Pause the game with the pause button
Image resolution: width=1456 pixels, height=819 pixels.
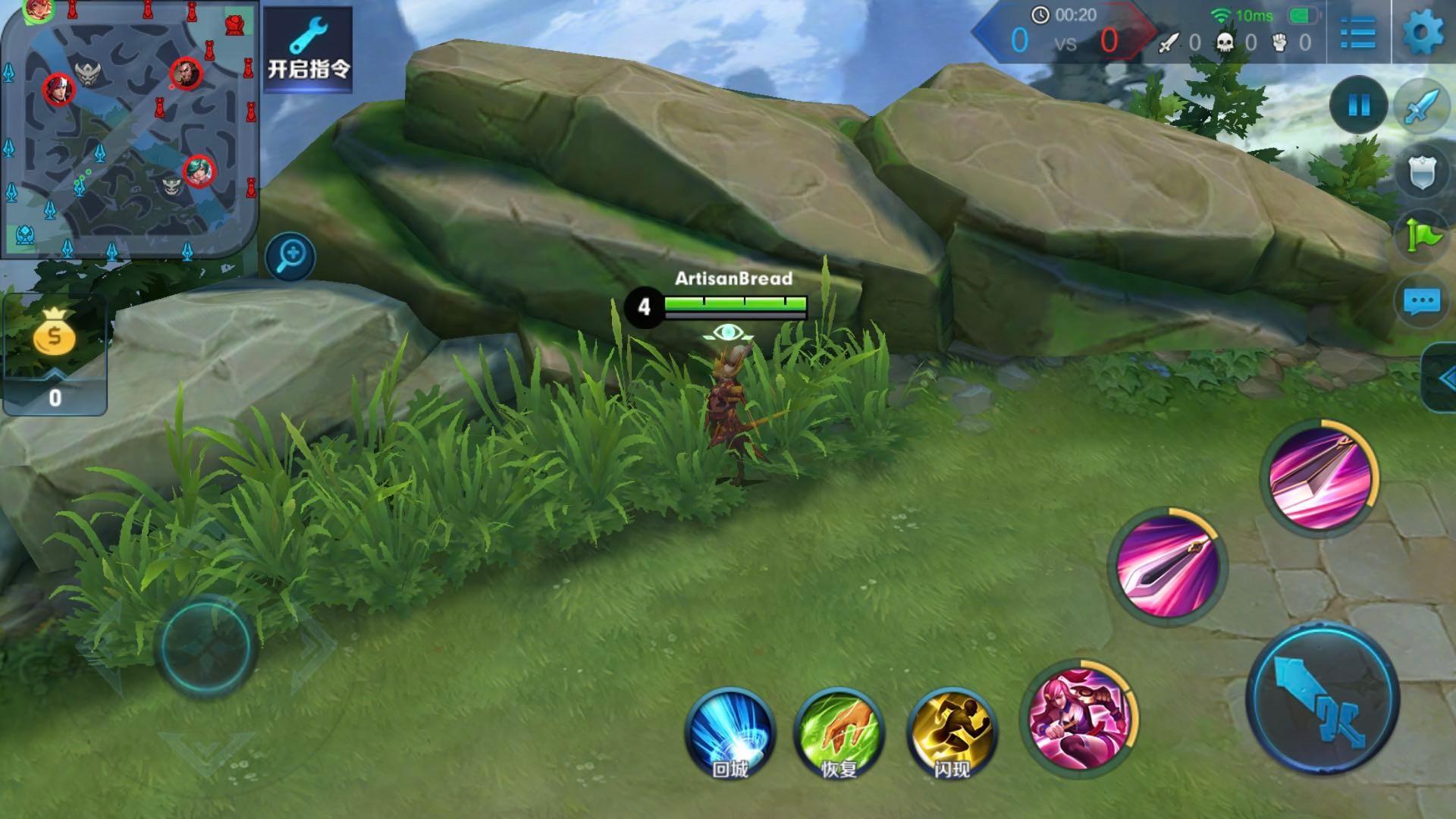pos(1358,105)
